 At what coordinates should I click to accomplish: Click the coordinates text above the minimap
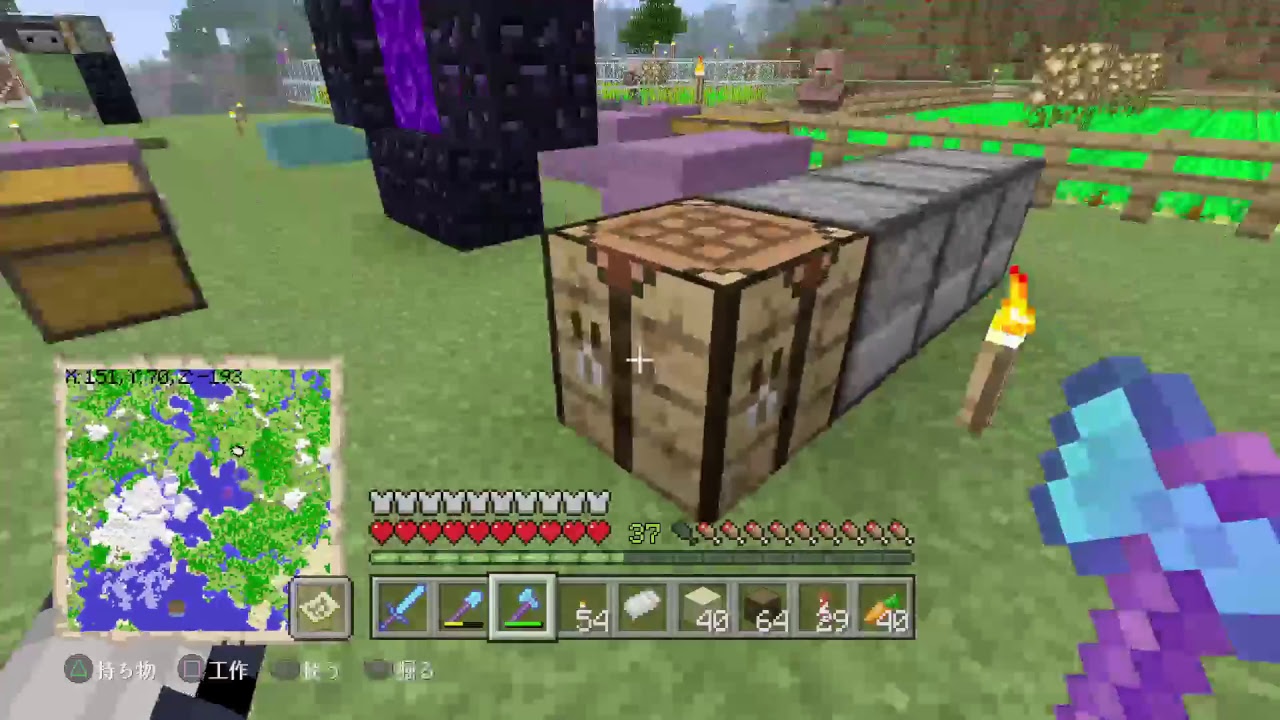coord(150,377)
